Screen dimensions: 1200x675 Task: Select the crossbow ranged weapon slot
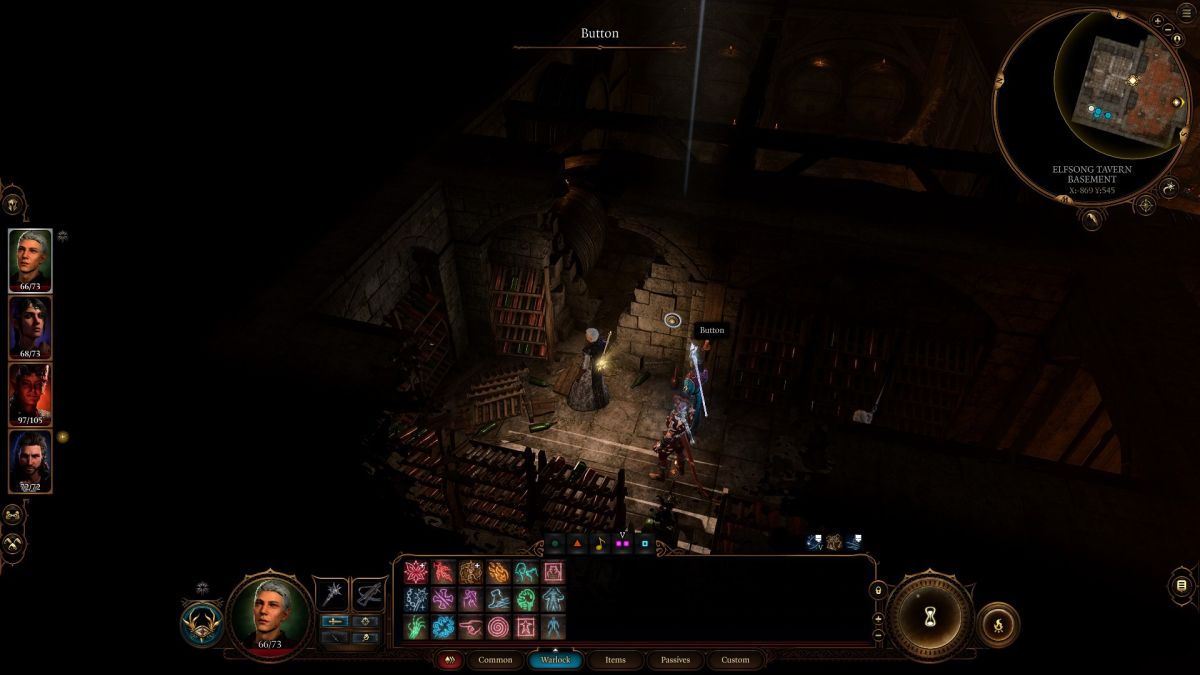click(369, 594)
